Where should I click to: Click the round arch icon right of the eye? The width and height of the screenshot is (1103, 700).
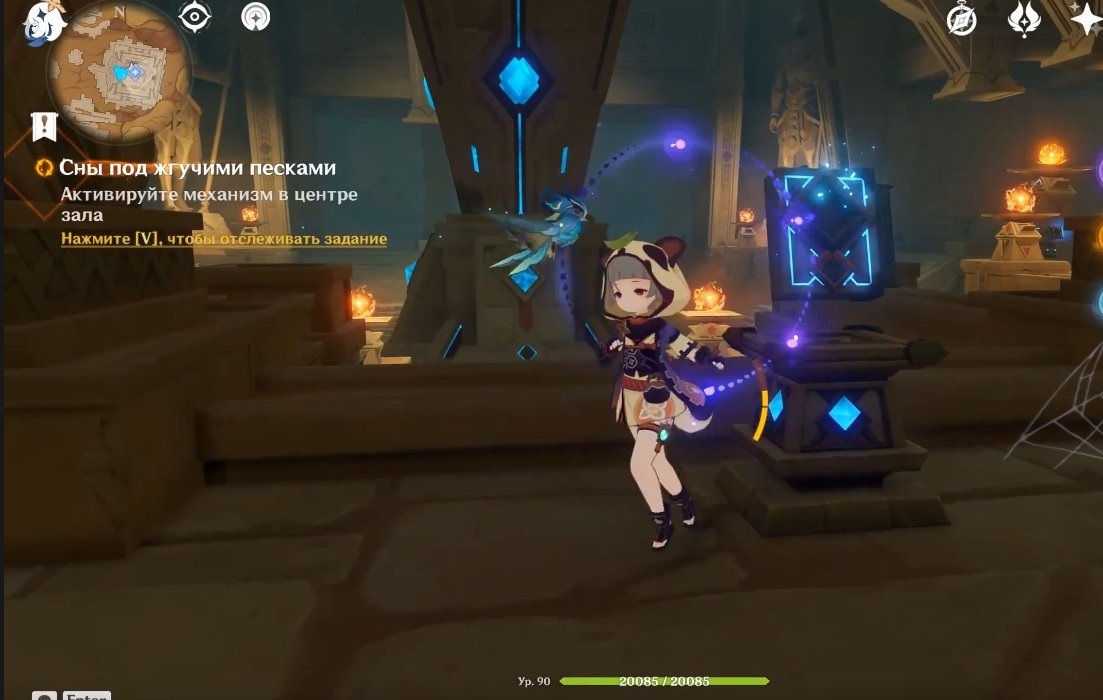tap(256, 17)
